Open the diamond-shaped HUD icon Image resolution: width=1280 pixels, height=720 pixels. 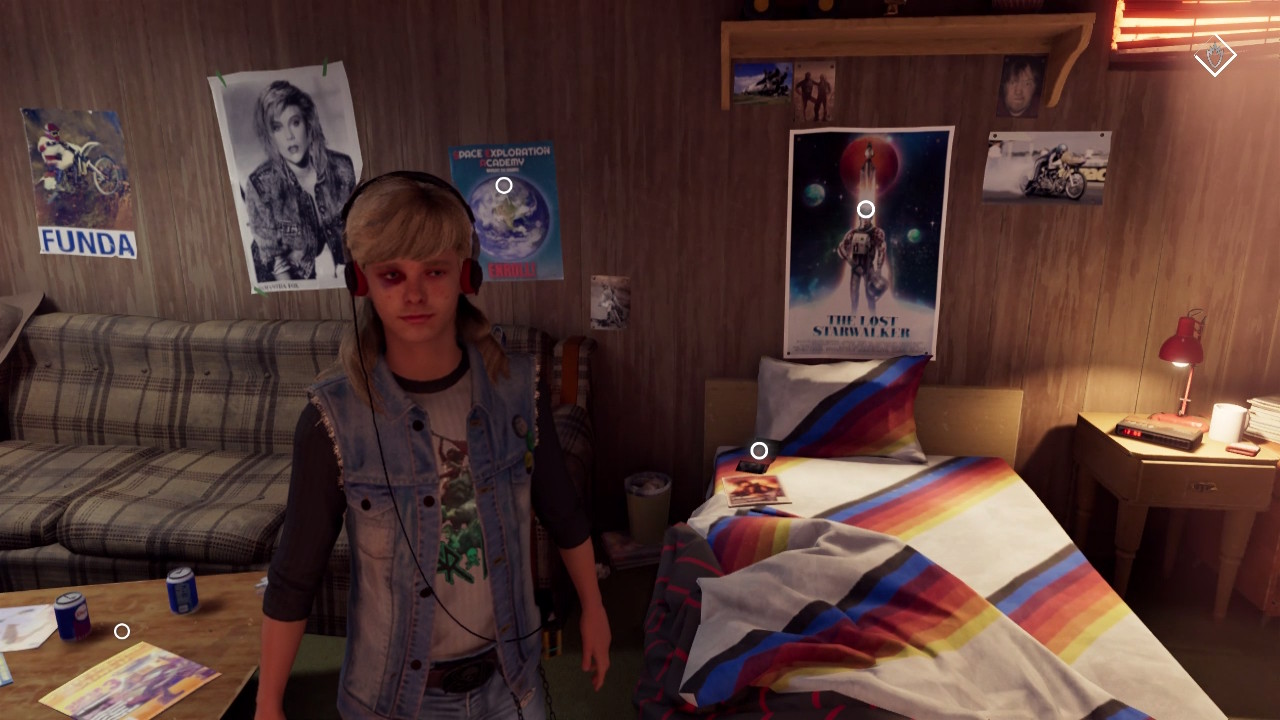pos(1215,56)
